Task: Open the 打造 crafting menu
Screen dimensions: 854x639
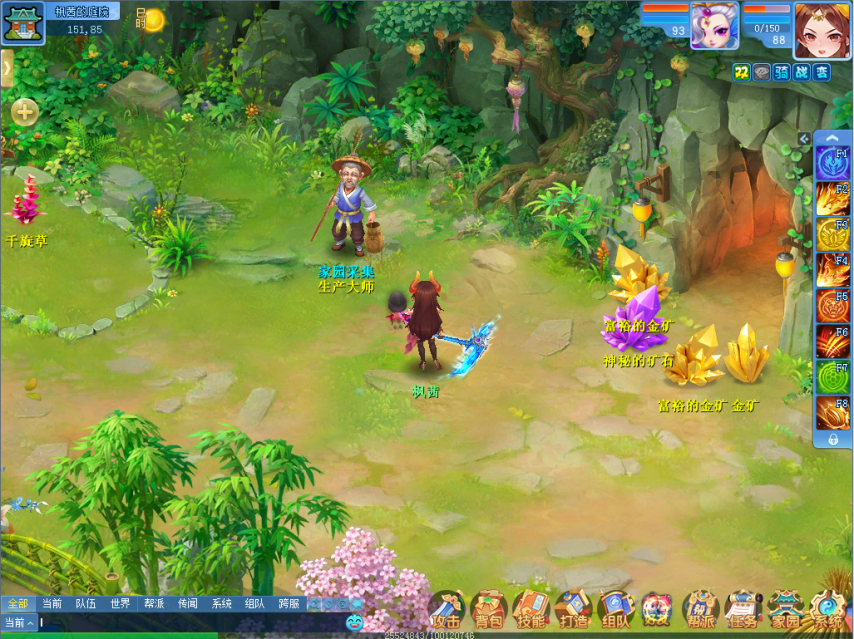Action: [573, 609]
